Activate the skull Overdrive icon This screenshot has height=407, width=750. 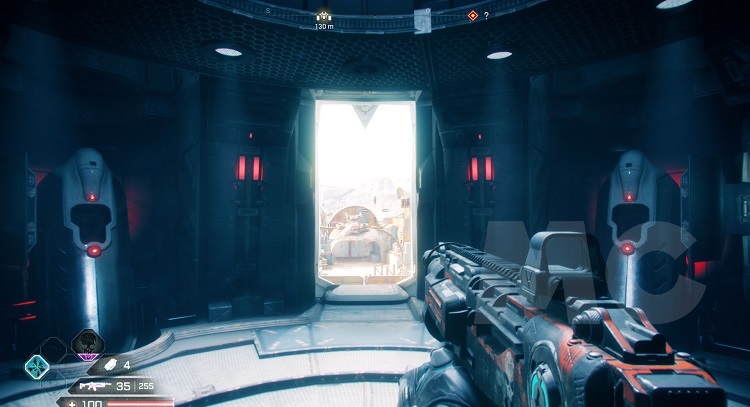(x=87, y=345)
